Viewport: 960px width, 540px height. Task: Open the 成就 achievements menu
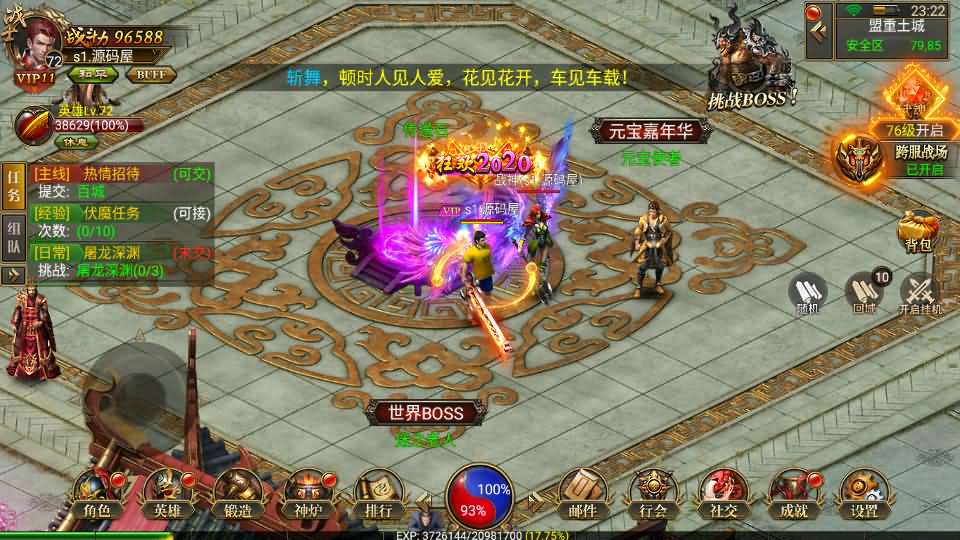point(794,496)
